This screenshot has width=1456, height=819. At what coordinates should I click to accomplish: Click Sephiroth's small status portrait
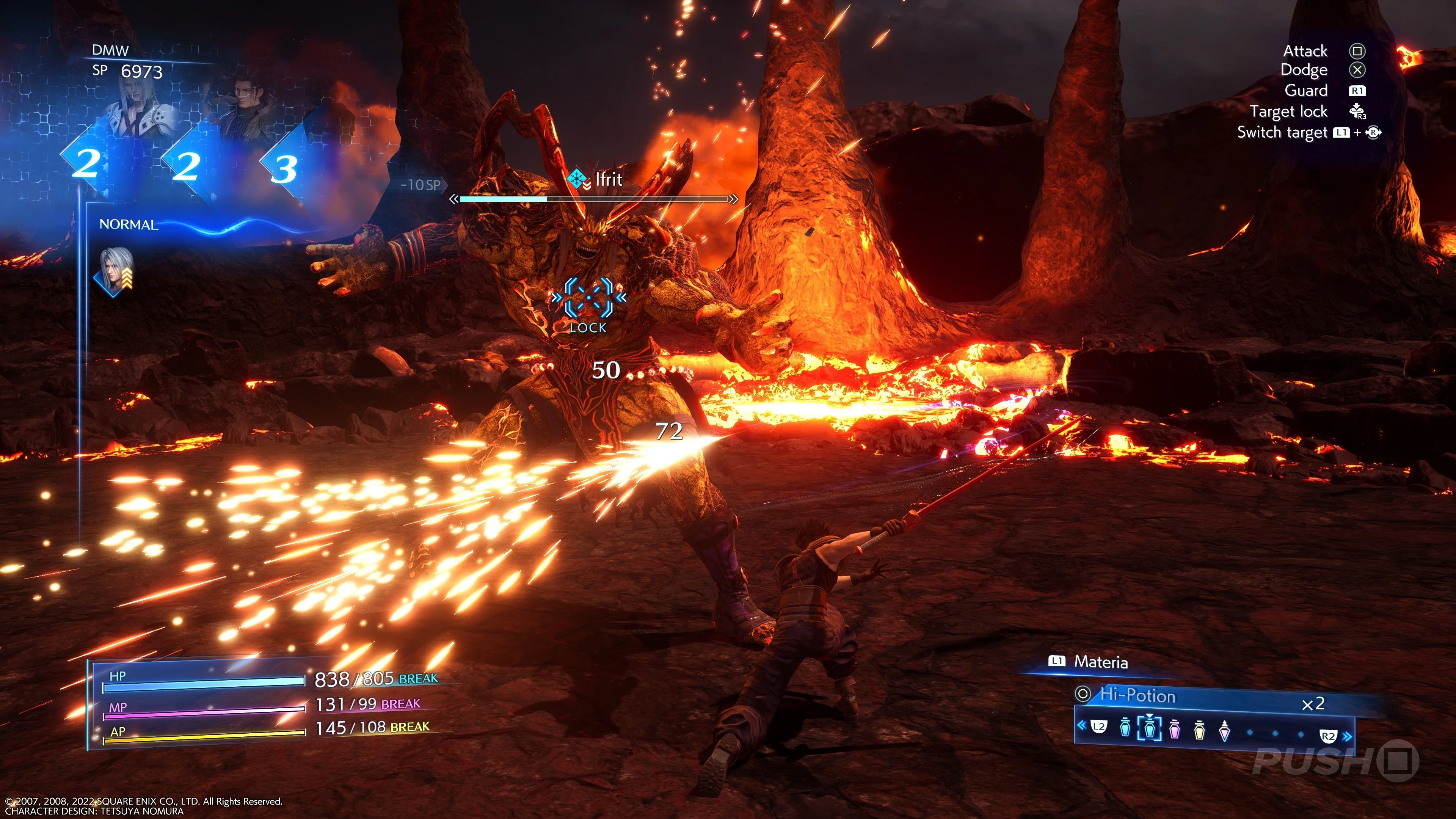[116, 271]
